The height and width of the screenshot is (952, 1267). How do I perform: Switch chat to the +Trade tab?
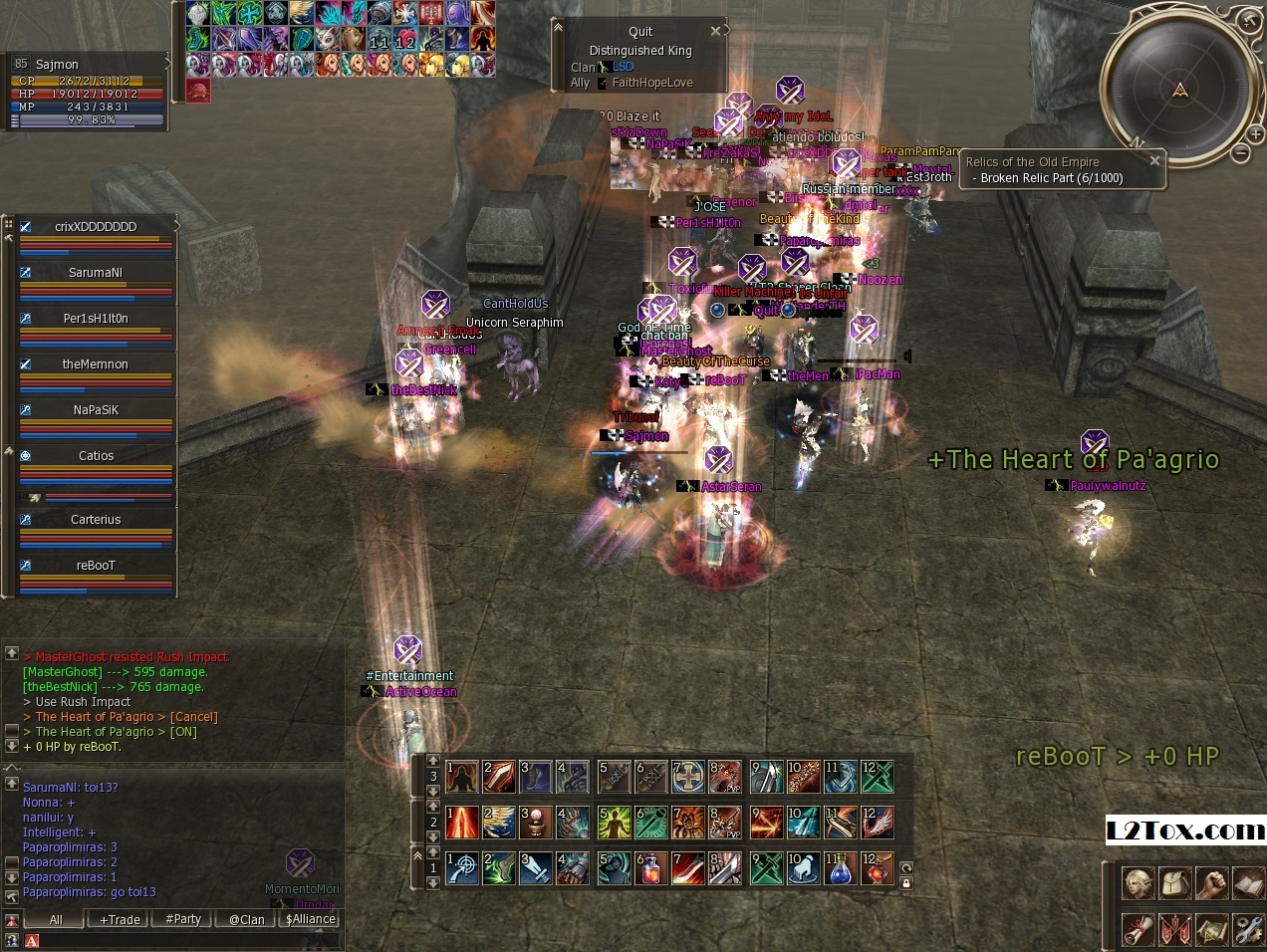120,919
